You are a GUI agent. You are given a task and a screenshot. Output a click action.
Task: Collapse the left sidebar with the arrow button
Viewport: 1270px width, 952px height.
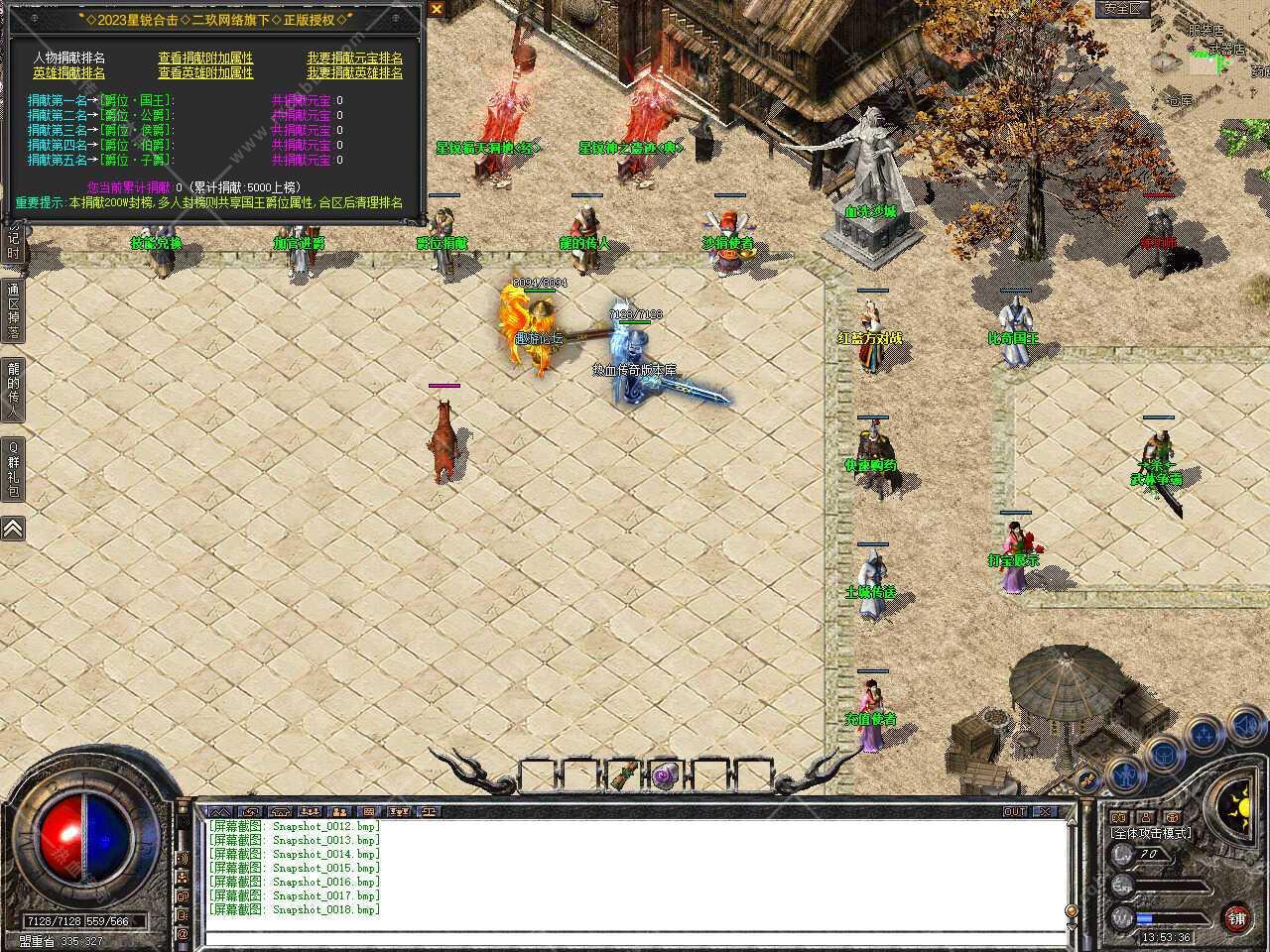(12, 529)
